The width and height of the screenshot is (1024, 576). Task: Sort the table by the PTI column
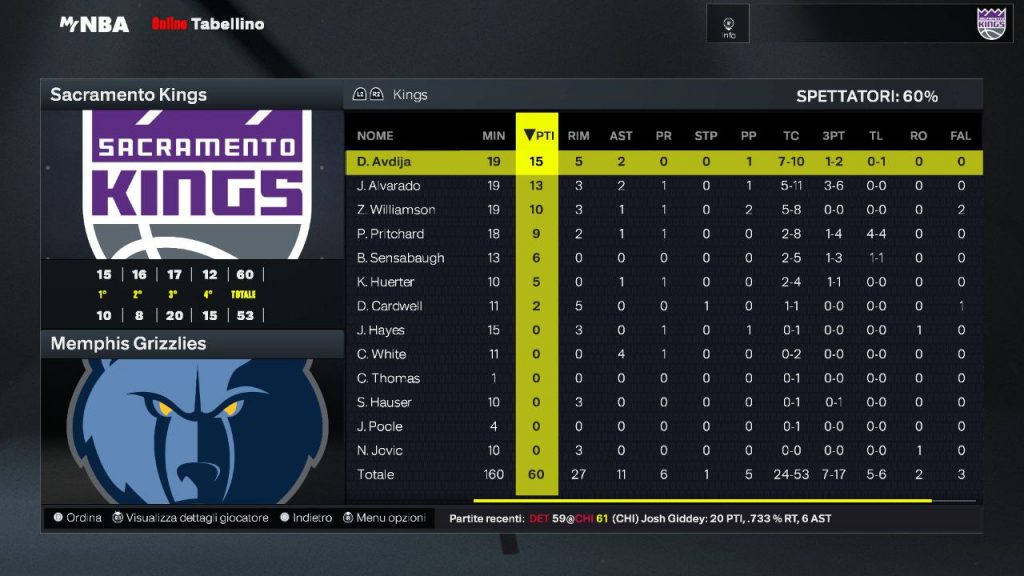click(538, 136)
